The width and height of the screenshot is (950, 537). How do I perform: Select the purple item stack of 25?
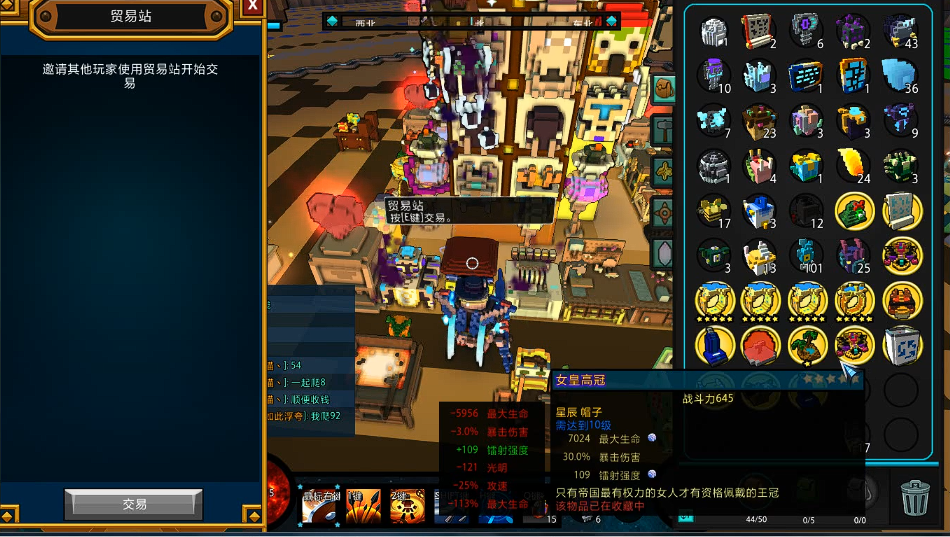click(x=854, y=255)
